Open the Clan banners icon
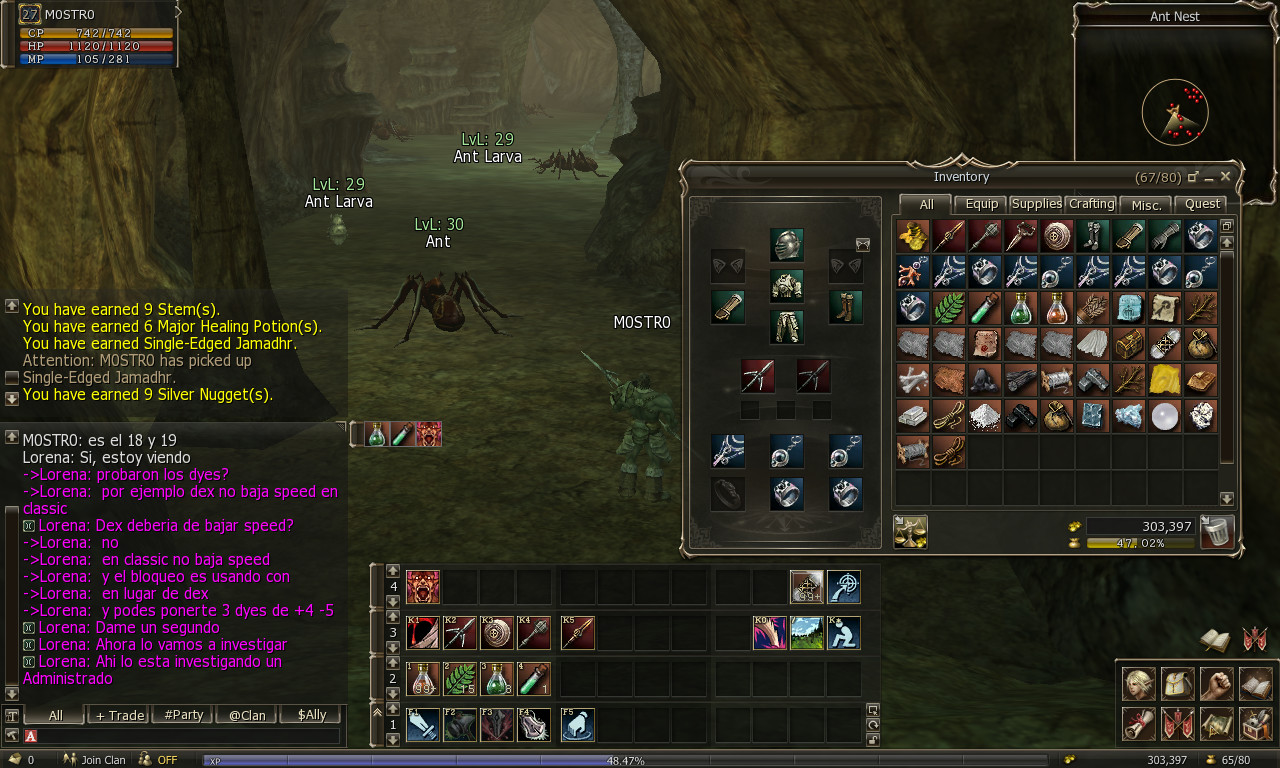 [1176, 724]
